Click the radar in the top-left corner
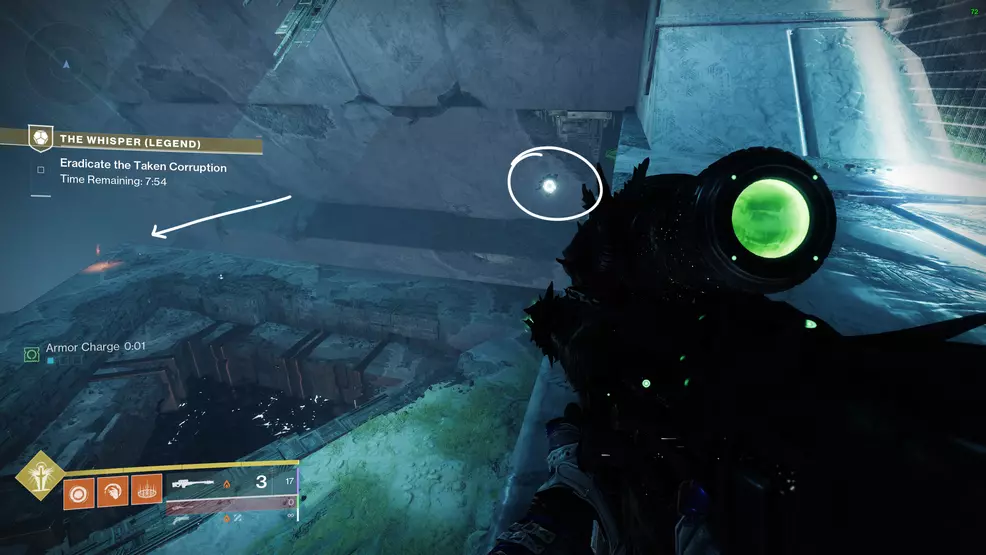 tap(67, 64)
